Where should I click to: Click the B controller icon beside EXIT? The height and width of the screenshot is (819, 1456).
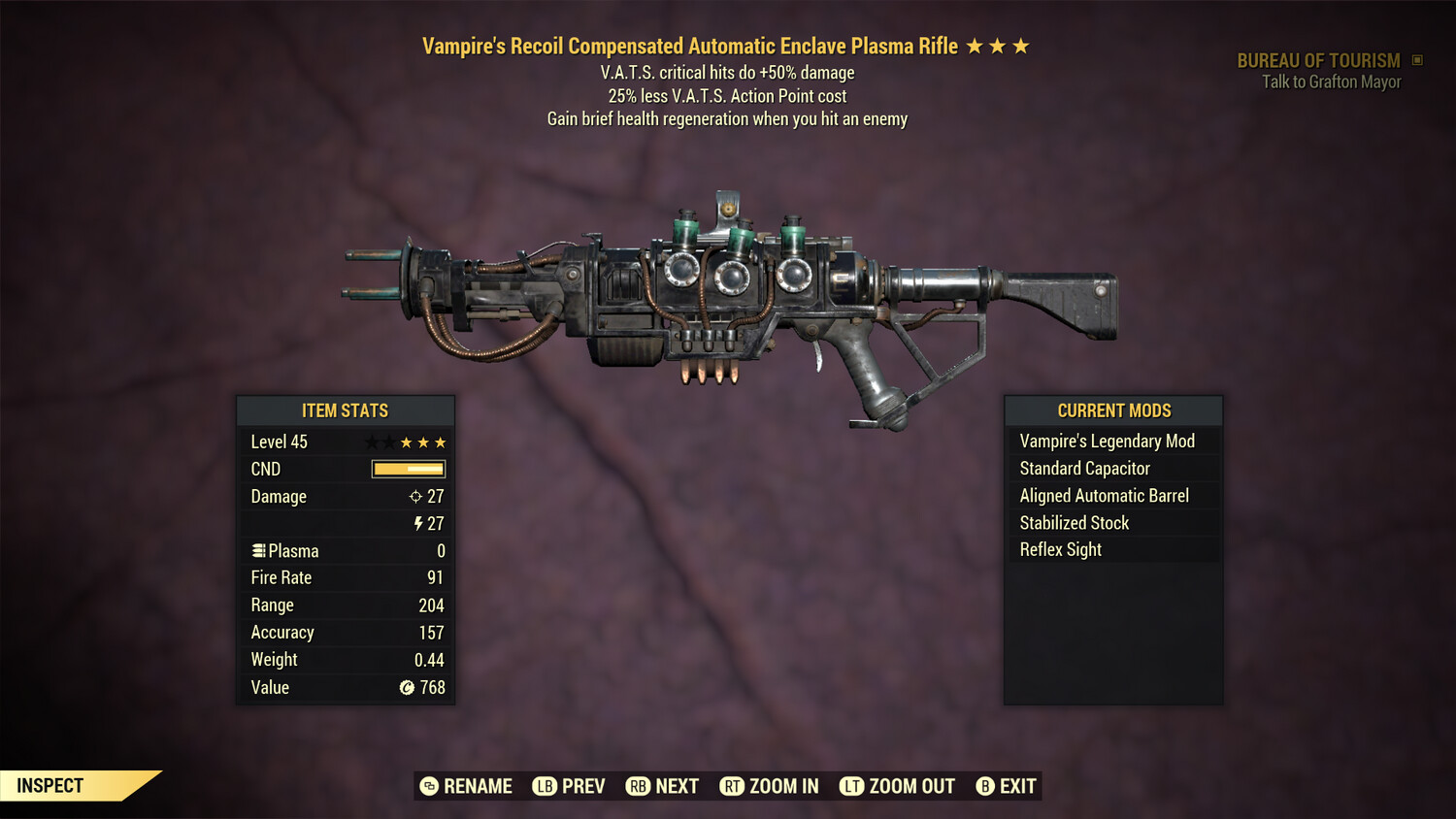coord(985,786)
